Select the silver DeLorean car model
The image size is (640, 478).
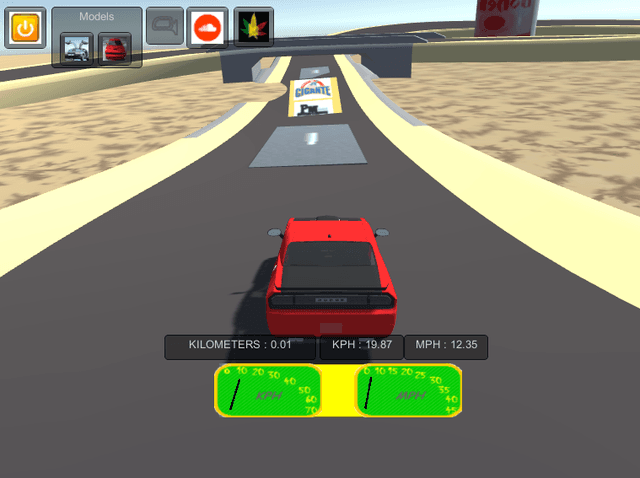coord(77,47)
